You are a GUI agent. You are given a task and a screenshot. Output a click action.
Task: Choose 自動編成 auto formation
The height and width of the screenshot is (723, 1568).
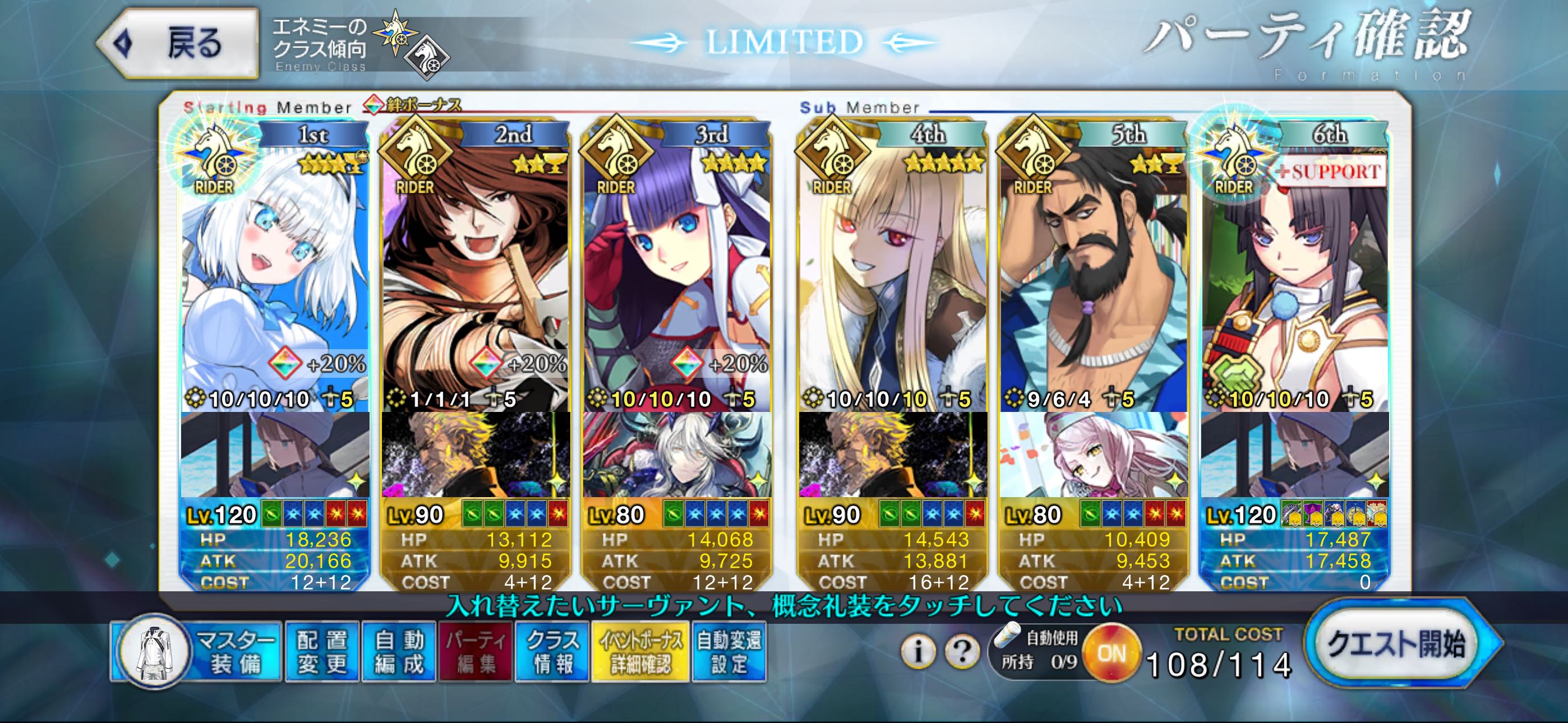(399, 651)
